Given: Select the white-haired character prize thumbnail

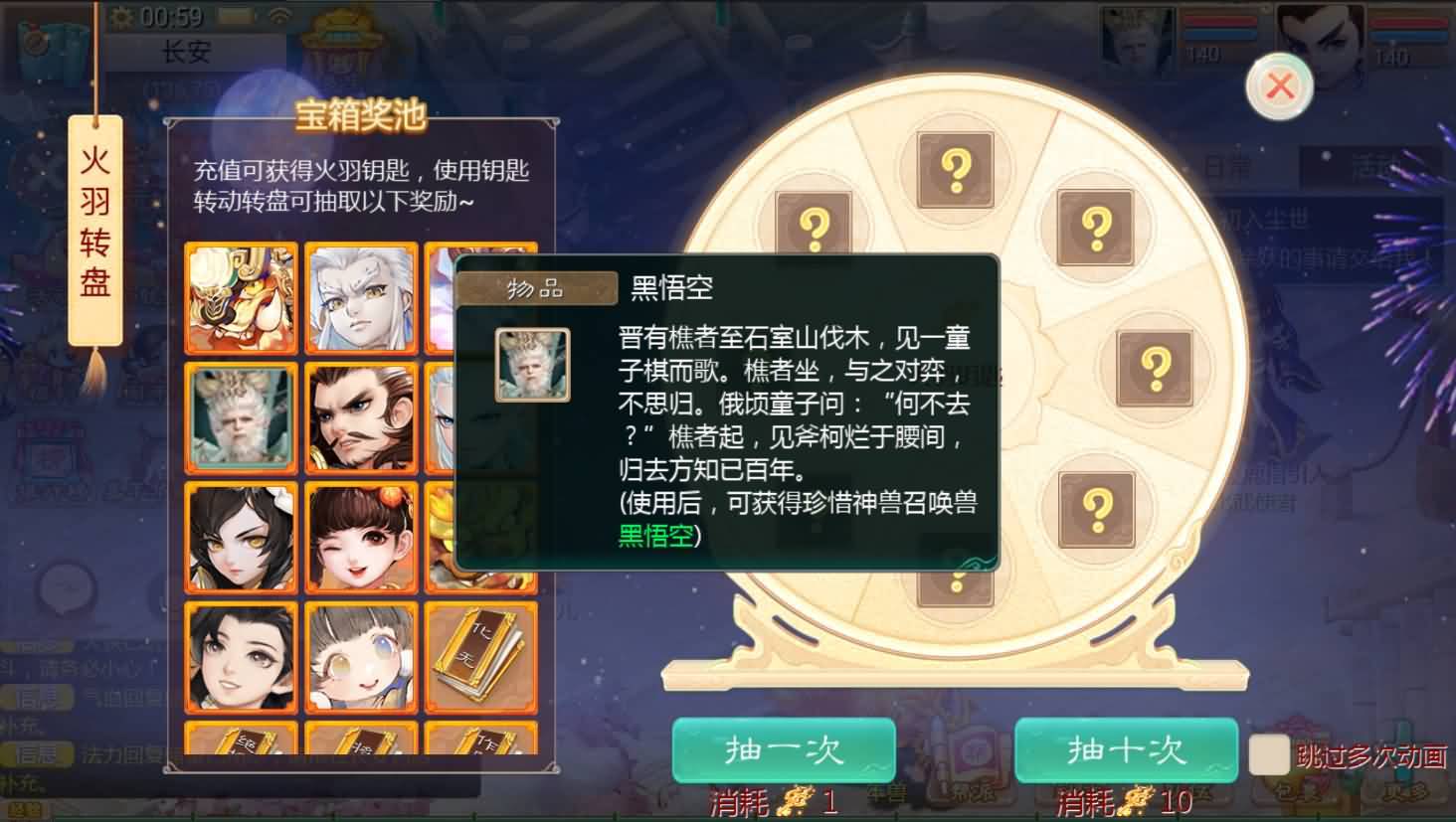Looking at the screenshot, I should (x=361, y=296).
